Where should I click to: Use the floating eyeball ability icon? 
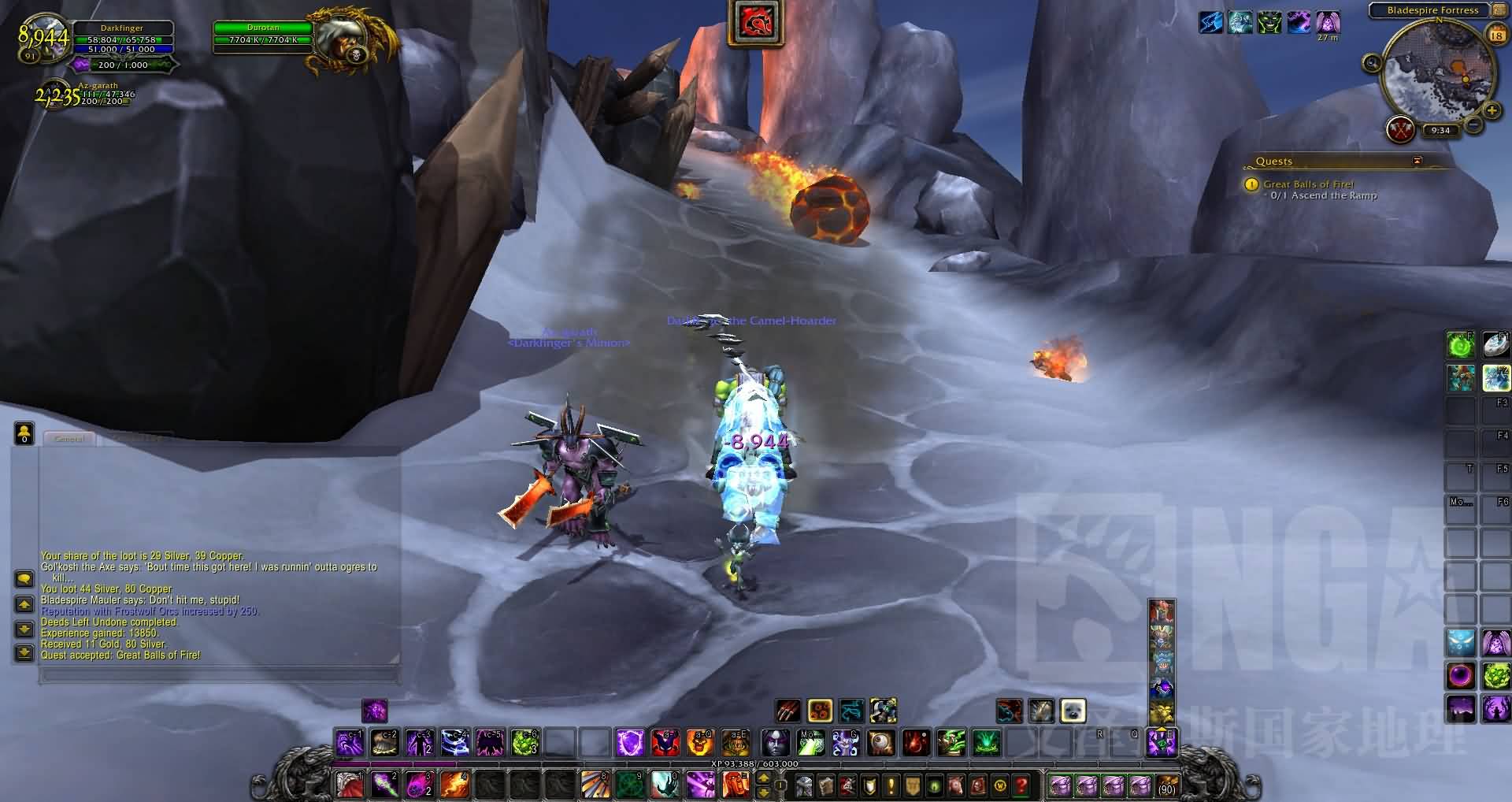tap(880, 743)
